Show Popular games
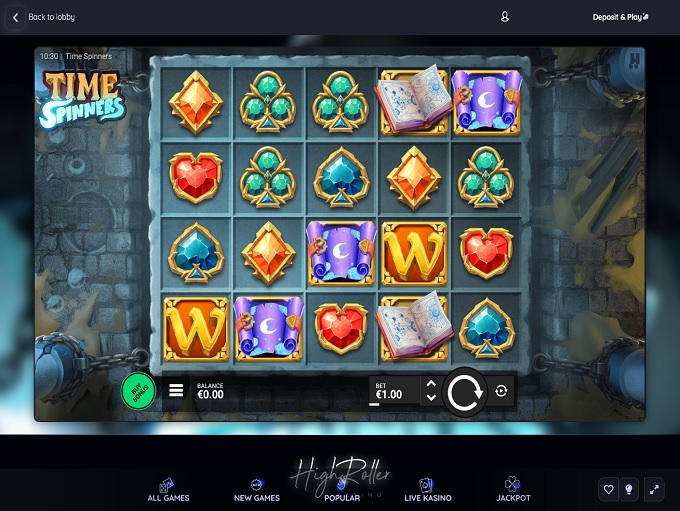 tap(342, 490)
